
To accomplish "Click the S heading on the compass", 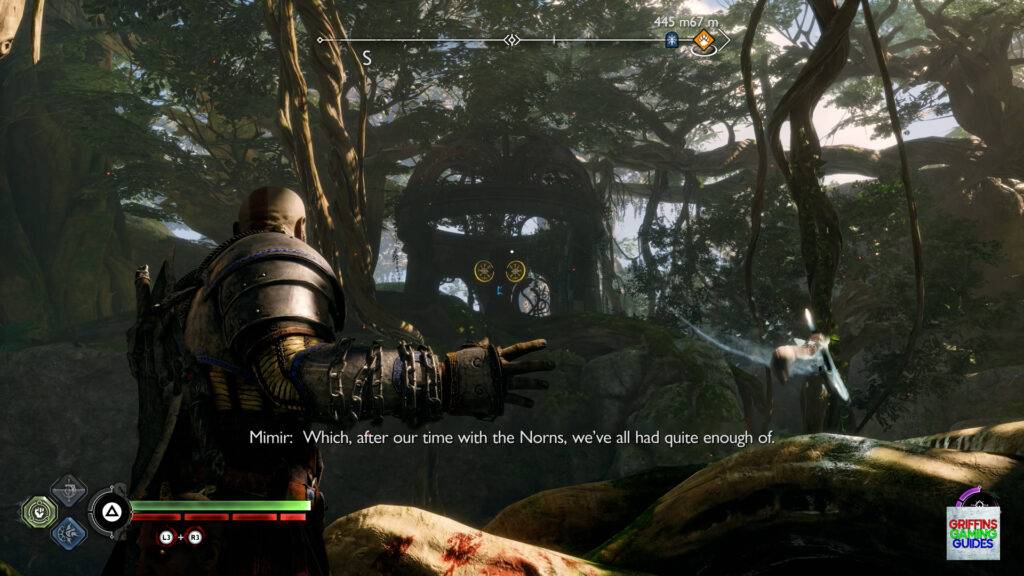I will (367, 59).
